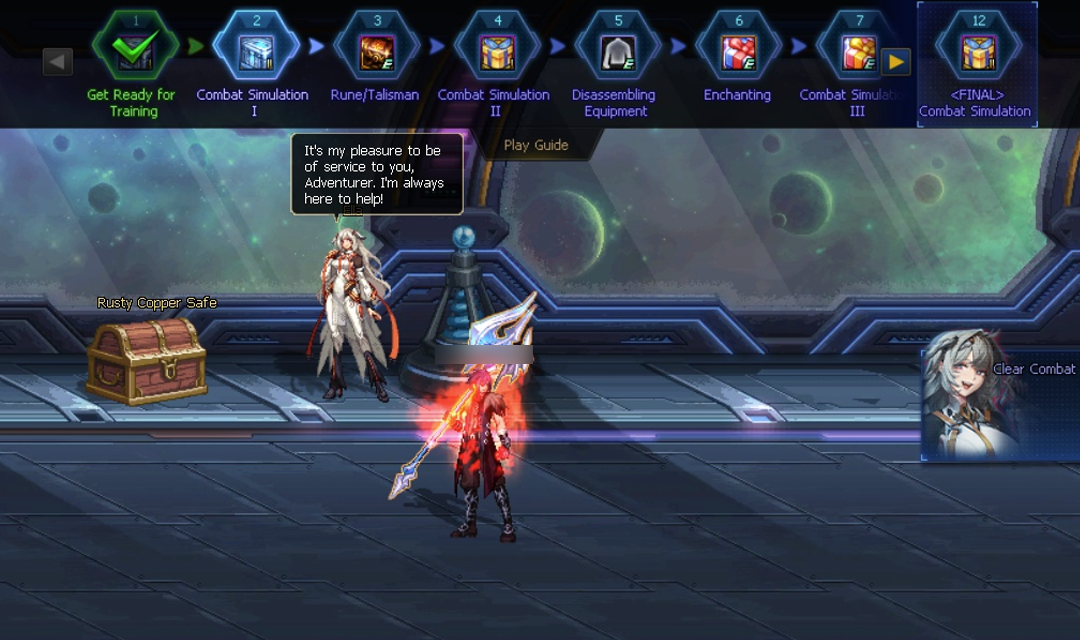
Task: Open the Play Guide tab
Action: 536,145
